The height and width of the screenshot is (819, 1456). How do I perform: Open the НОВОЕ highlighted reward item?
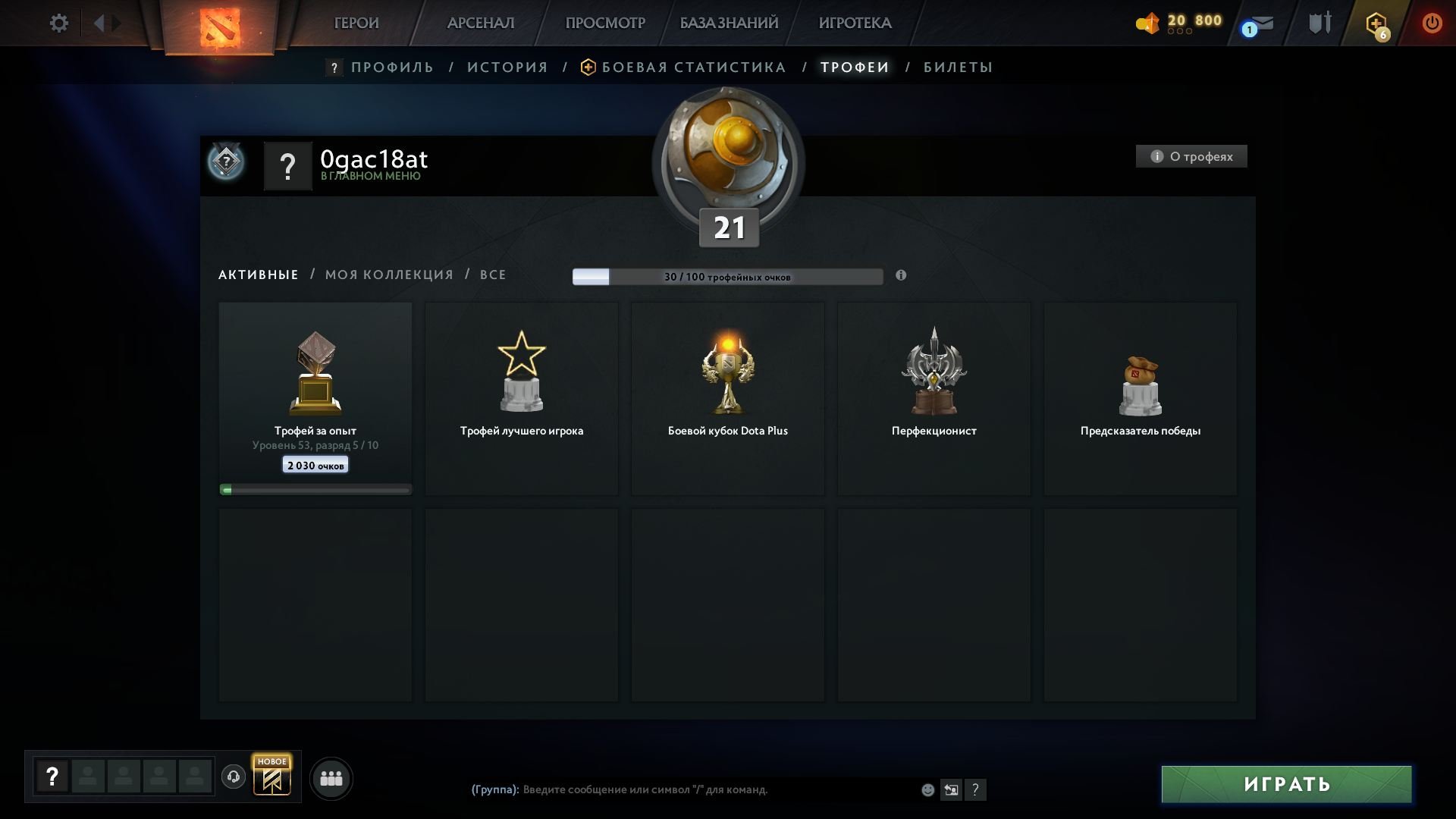pos(272,777)
